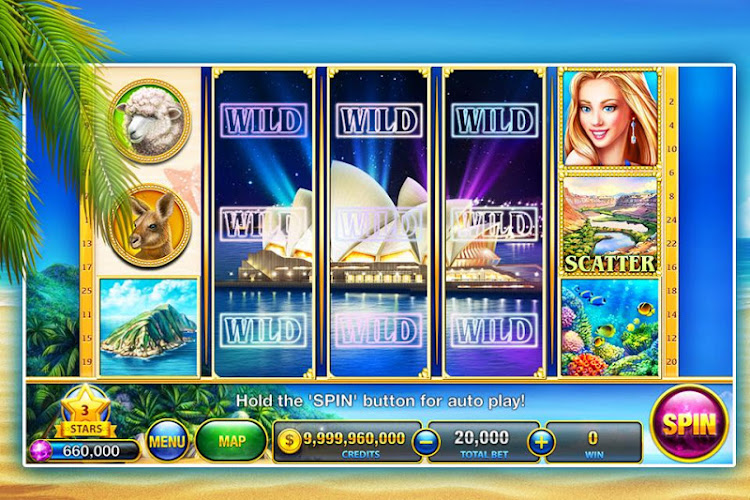Tap the purple gem currency icon

(43, 451)
